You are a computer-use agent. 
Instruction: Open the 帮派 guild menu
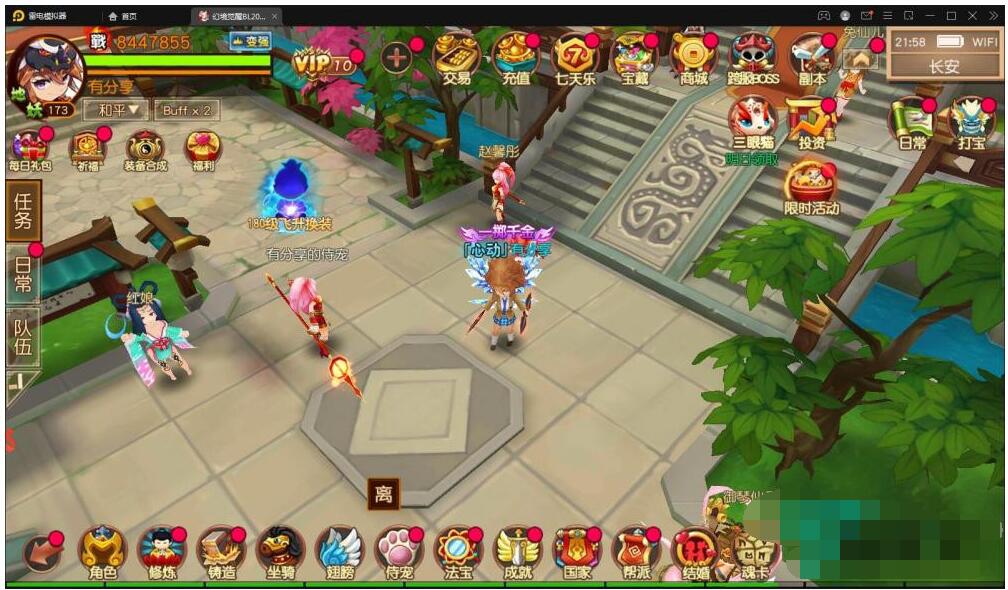click(x=635, y=552)
